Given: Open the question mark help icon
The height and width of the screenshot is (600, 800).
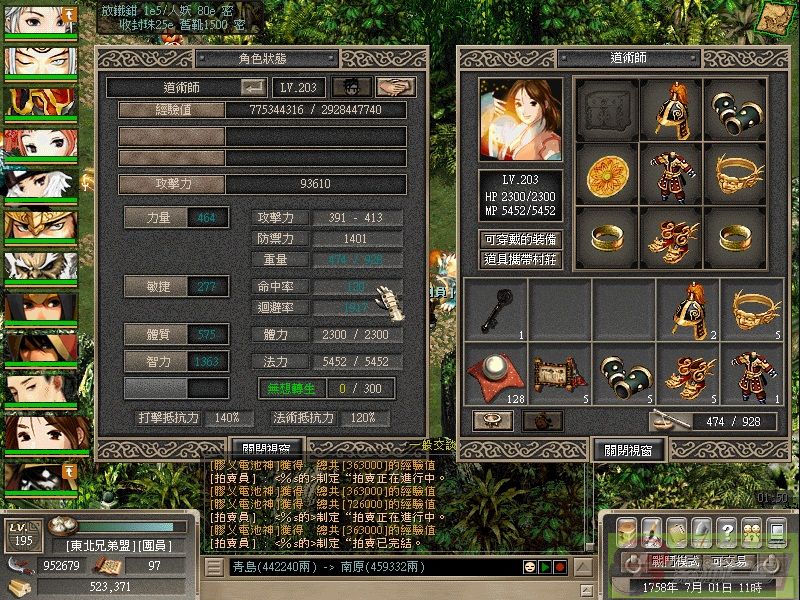Looking at the screenshot, I should click(x=727, y=529).
